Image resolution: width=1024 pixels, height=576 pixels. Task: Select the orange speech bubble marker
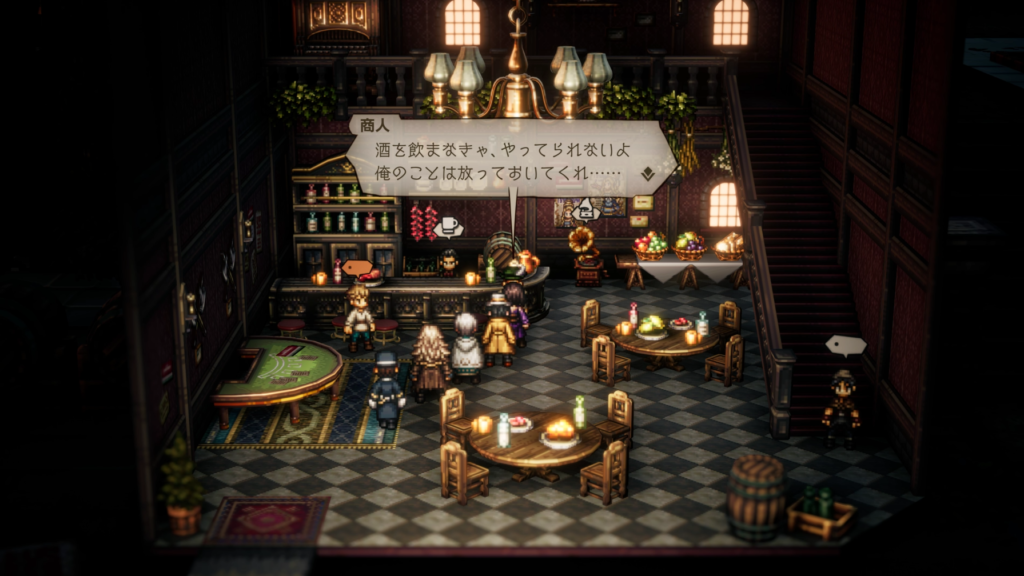coord(357,267)
